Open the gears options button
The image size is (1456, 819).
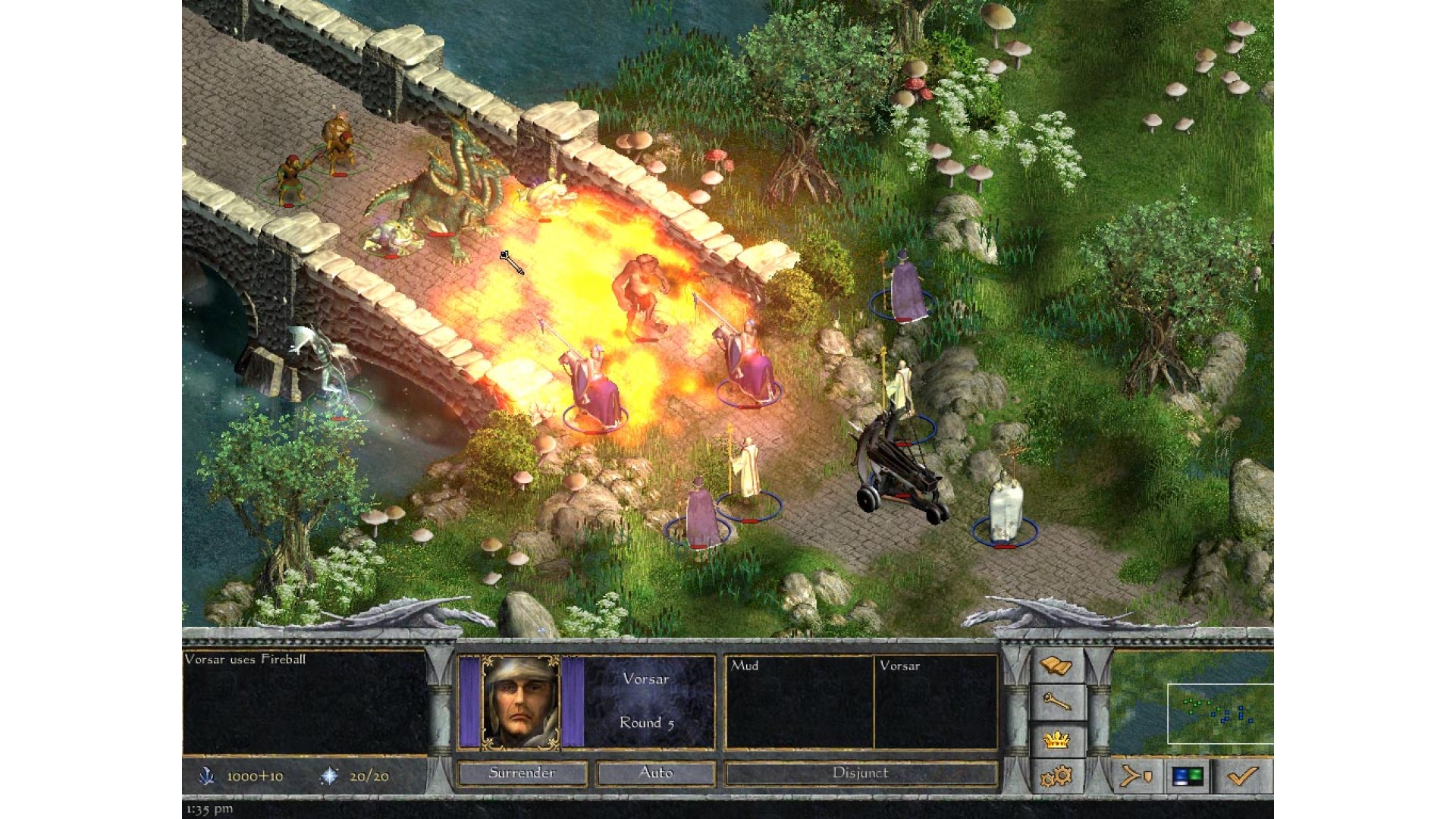click(1056, 777)
